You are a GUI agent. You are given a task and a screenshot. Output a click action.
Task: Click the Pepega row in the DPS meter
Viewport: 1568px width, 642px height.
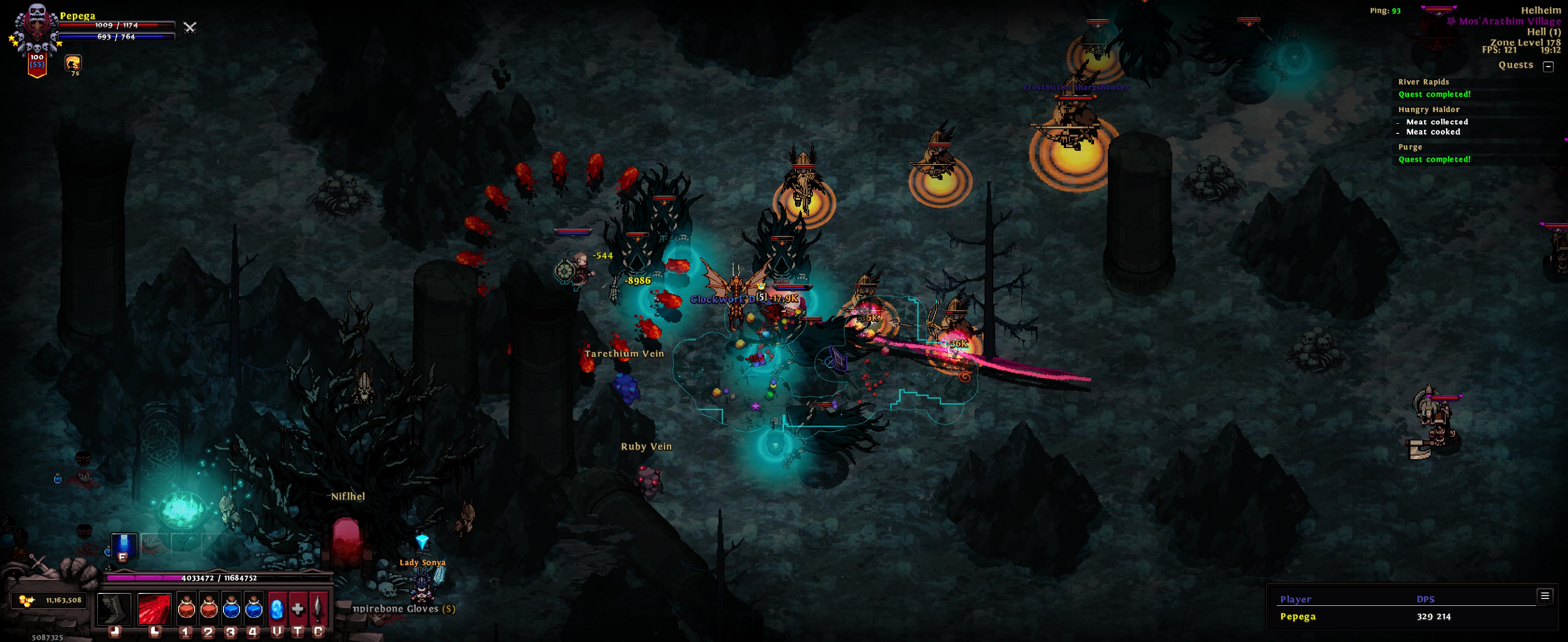tap(1298, 616)
